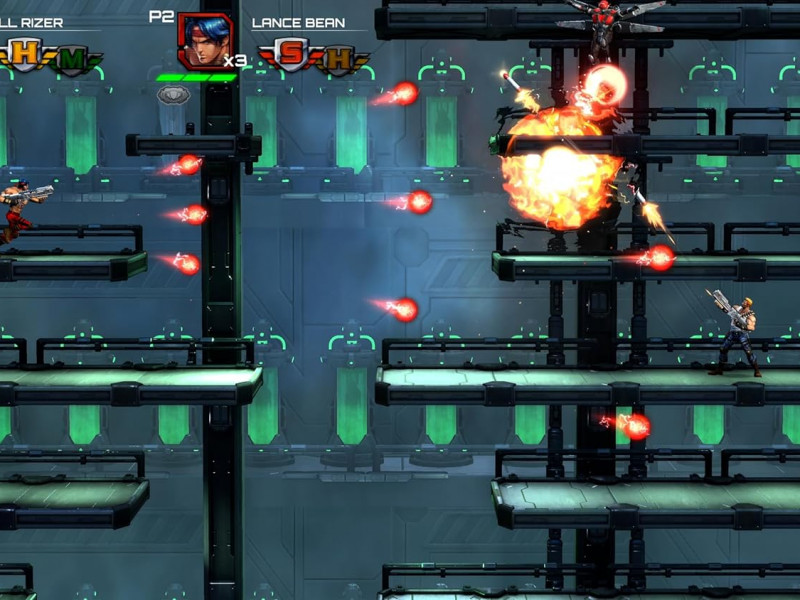Screen dimensions: 800x600
Task: Select Lance Bean's red S weapon badge
Action: tap(291, 55)
